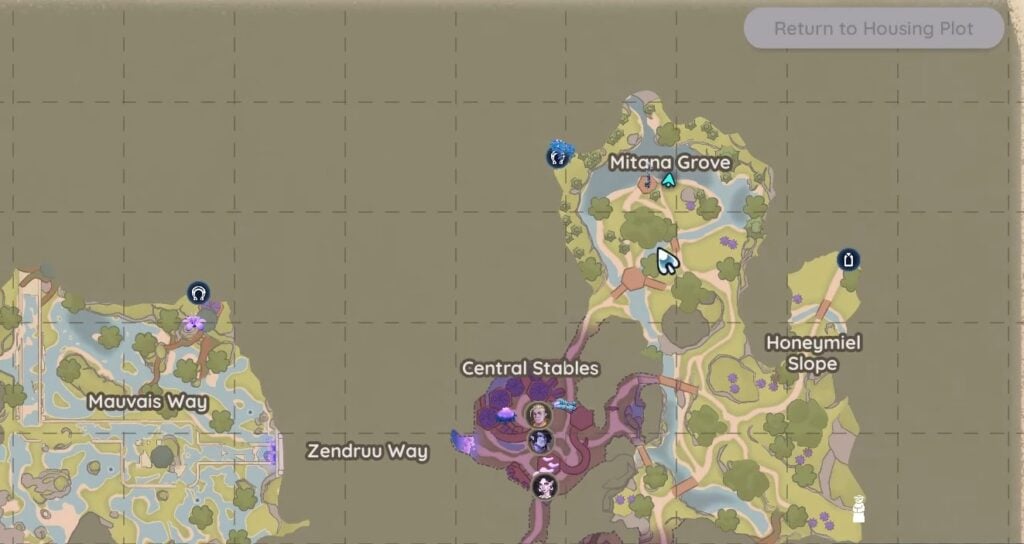
Task: Select the stable marker near Mitana Grove
Action: [556, 156]
